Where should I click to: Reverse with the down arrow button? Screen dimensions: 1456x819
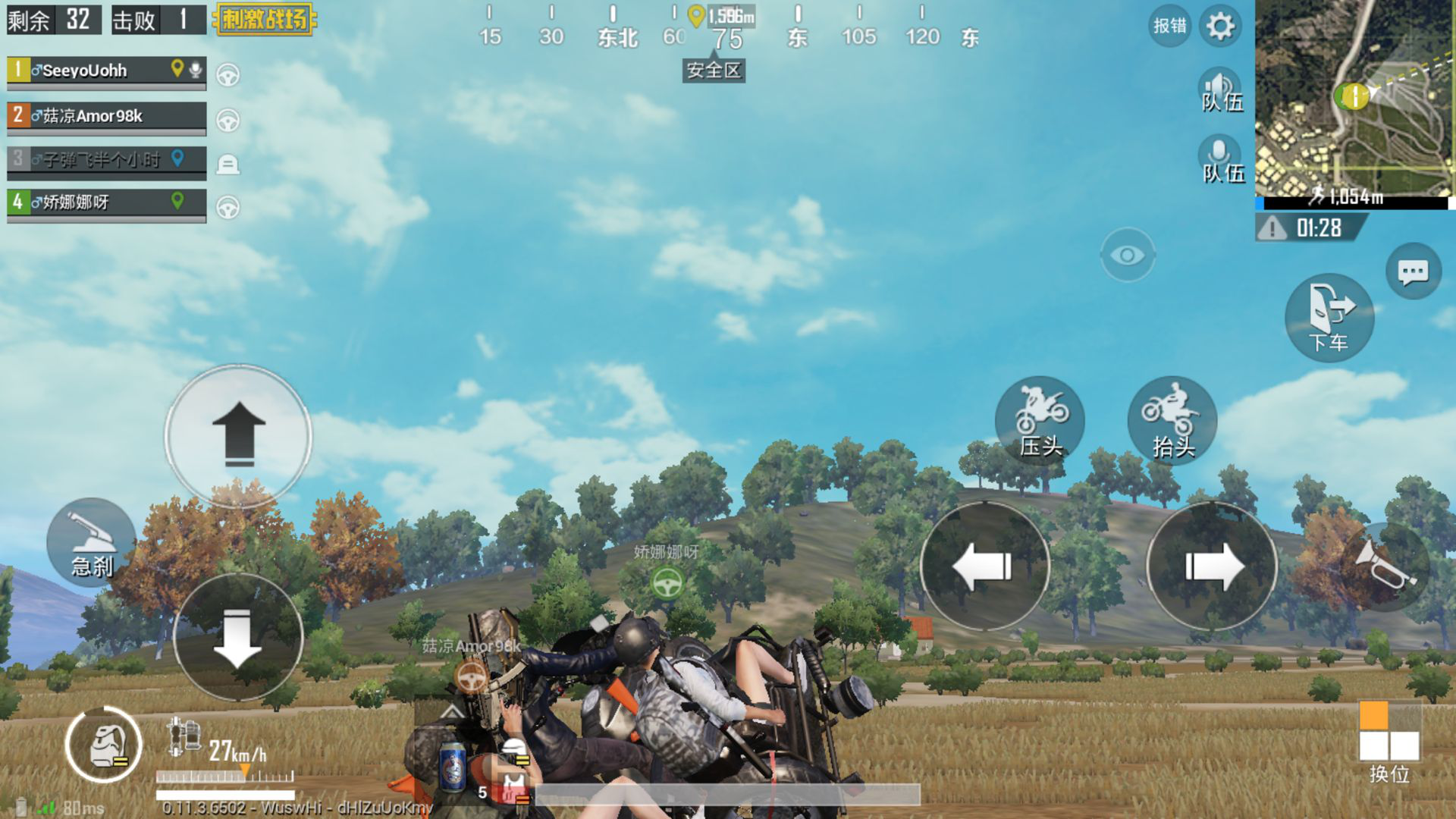point(238,638)
